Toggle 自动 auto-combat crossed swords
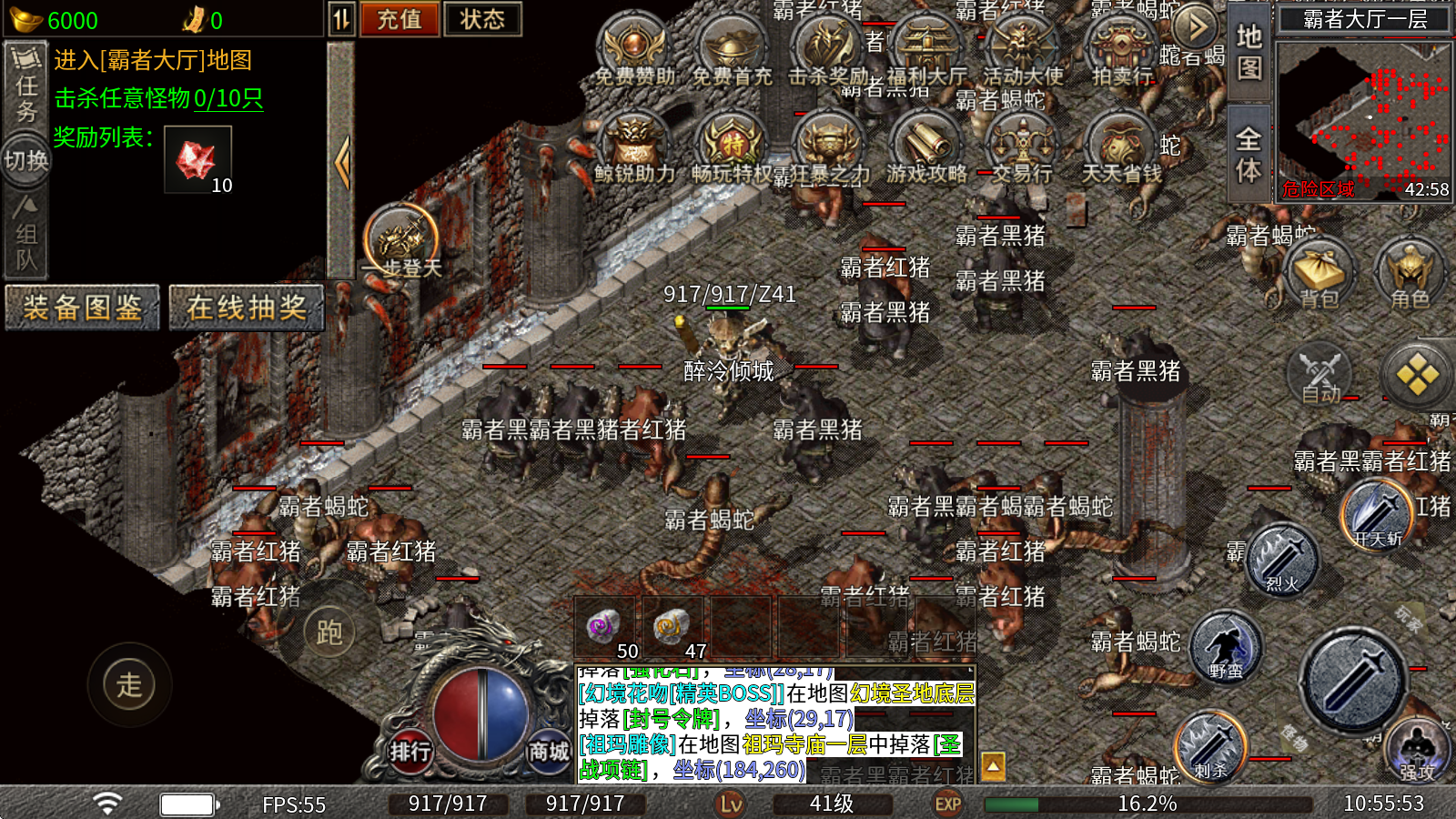 tap(1319, 374)
